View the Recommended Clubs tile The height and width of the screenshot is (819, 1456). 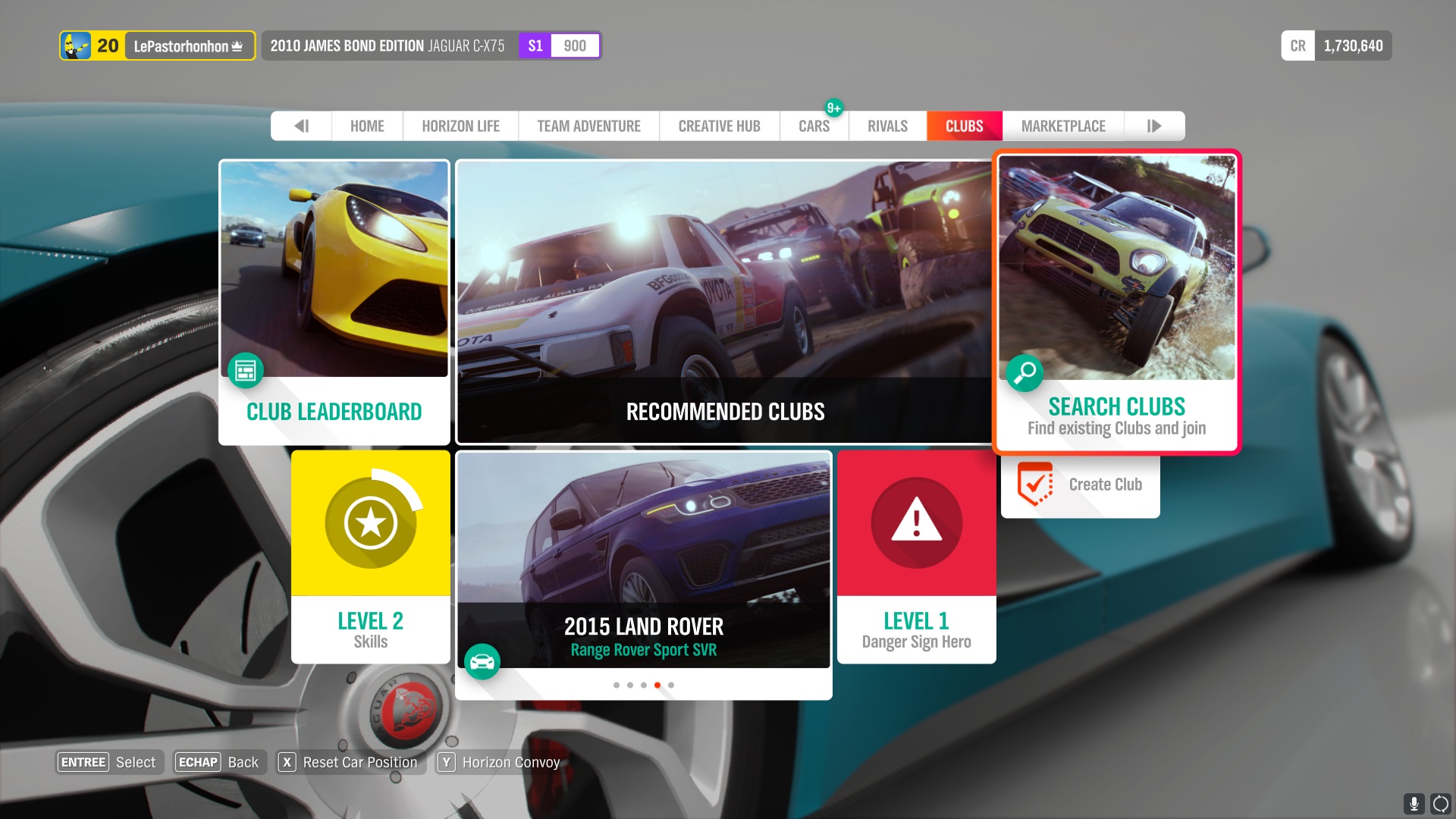[723, 302]
